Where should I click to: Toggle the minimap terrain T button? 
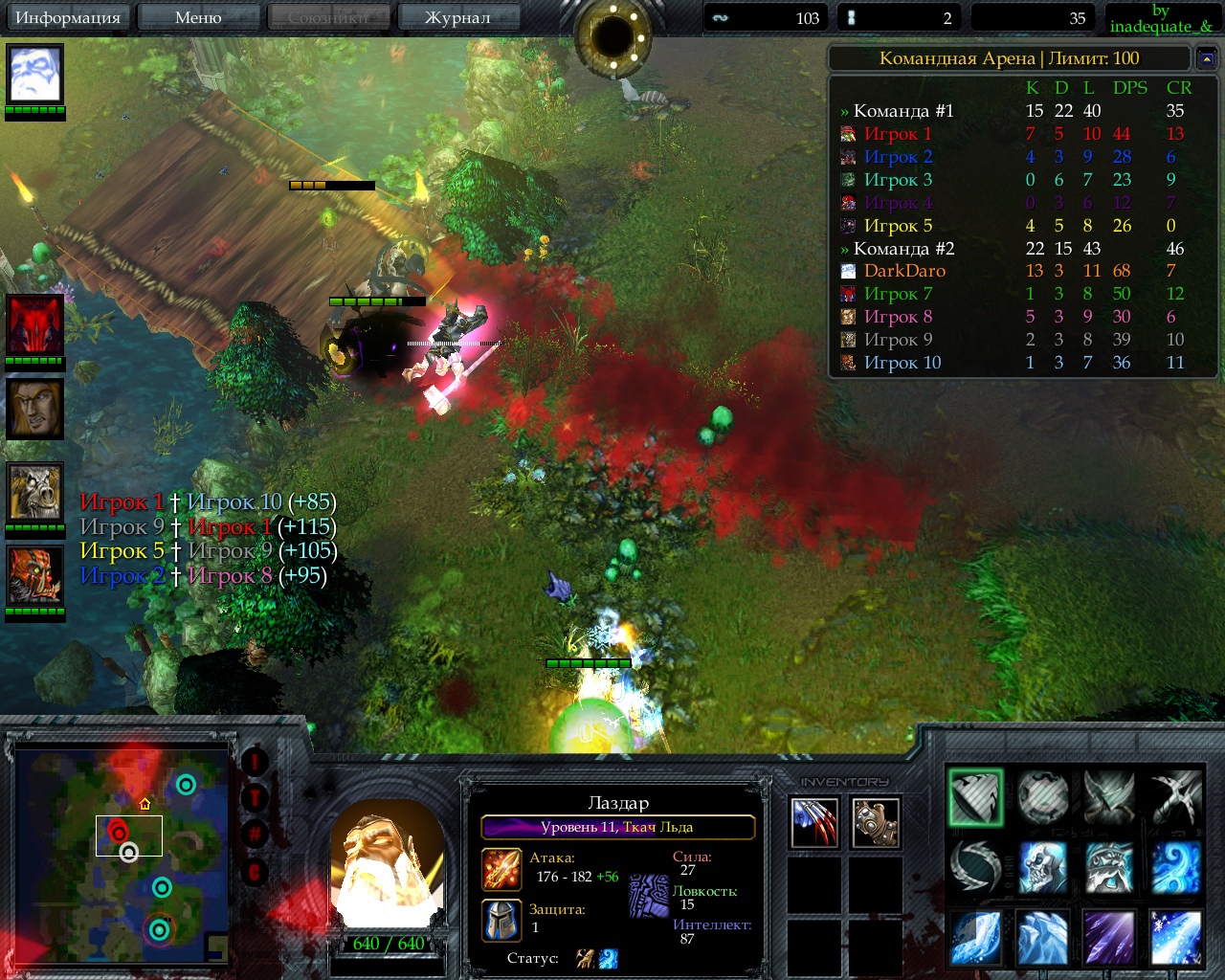click(x=255, y=797)
